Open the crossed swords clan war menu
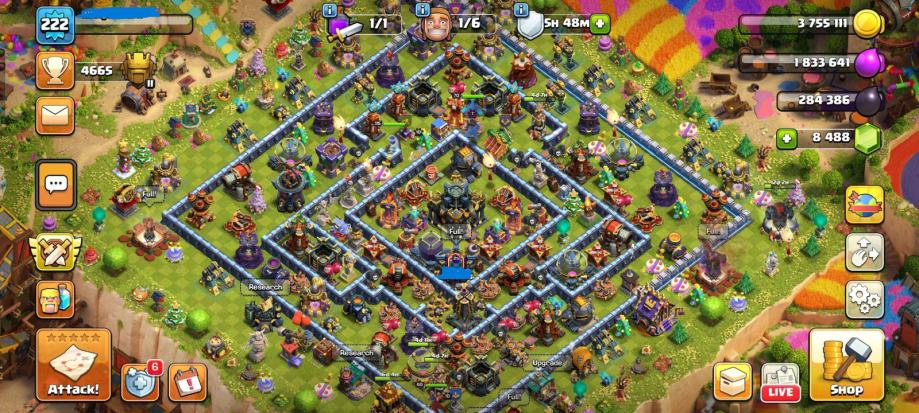 coord(55,251)
